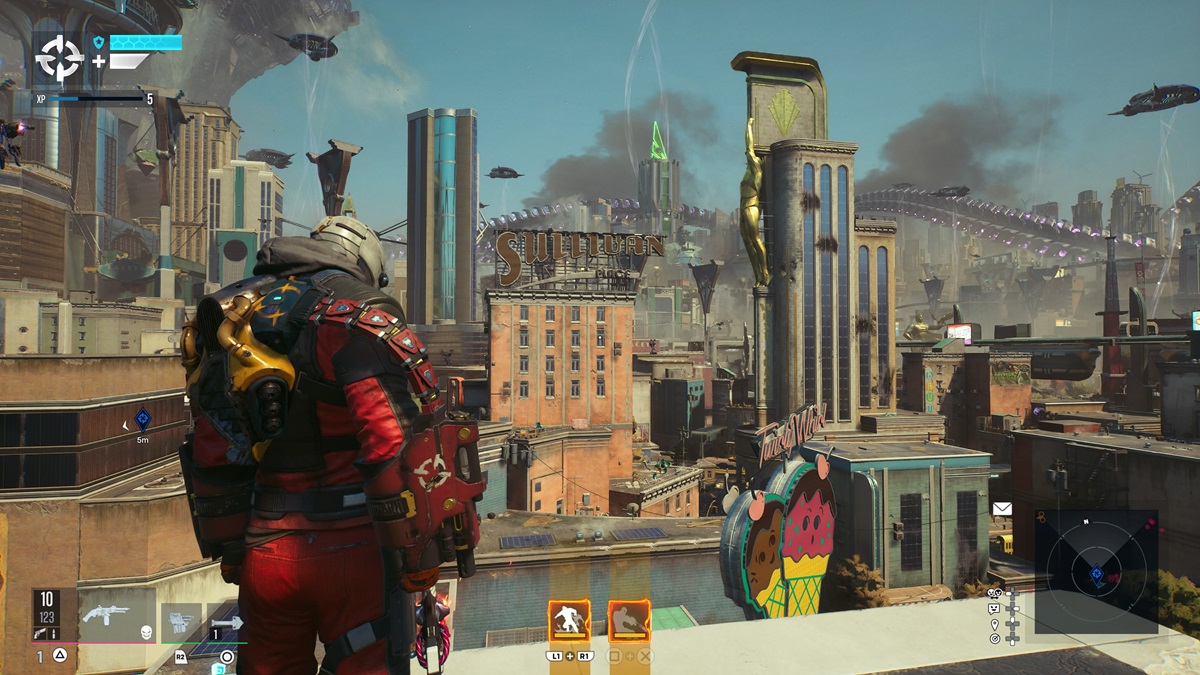Select the blue diamond objective marker
The image size is (1200, 675).
click(143, 419)
